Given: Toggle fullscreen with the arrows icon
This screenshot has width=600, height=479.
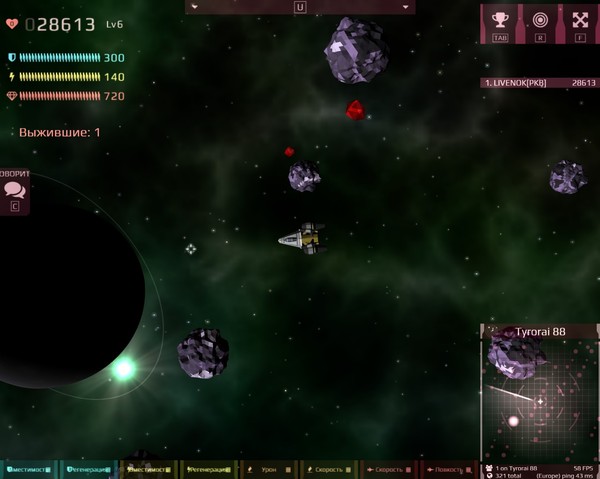Looking at the screenshot, I should (580, 19).
